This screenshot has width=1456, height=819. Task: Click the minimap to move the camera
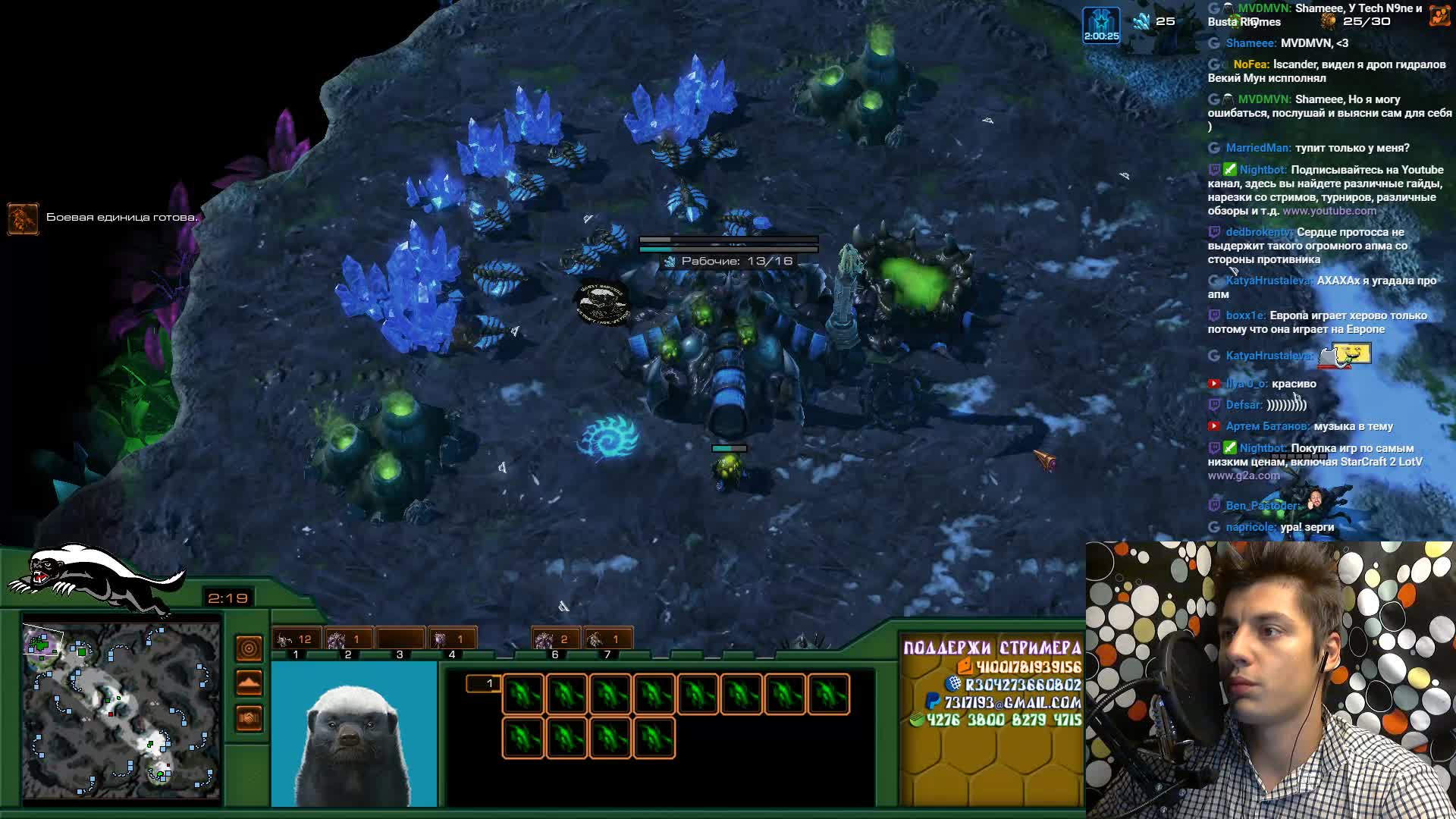[121, 709]
